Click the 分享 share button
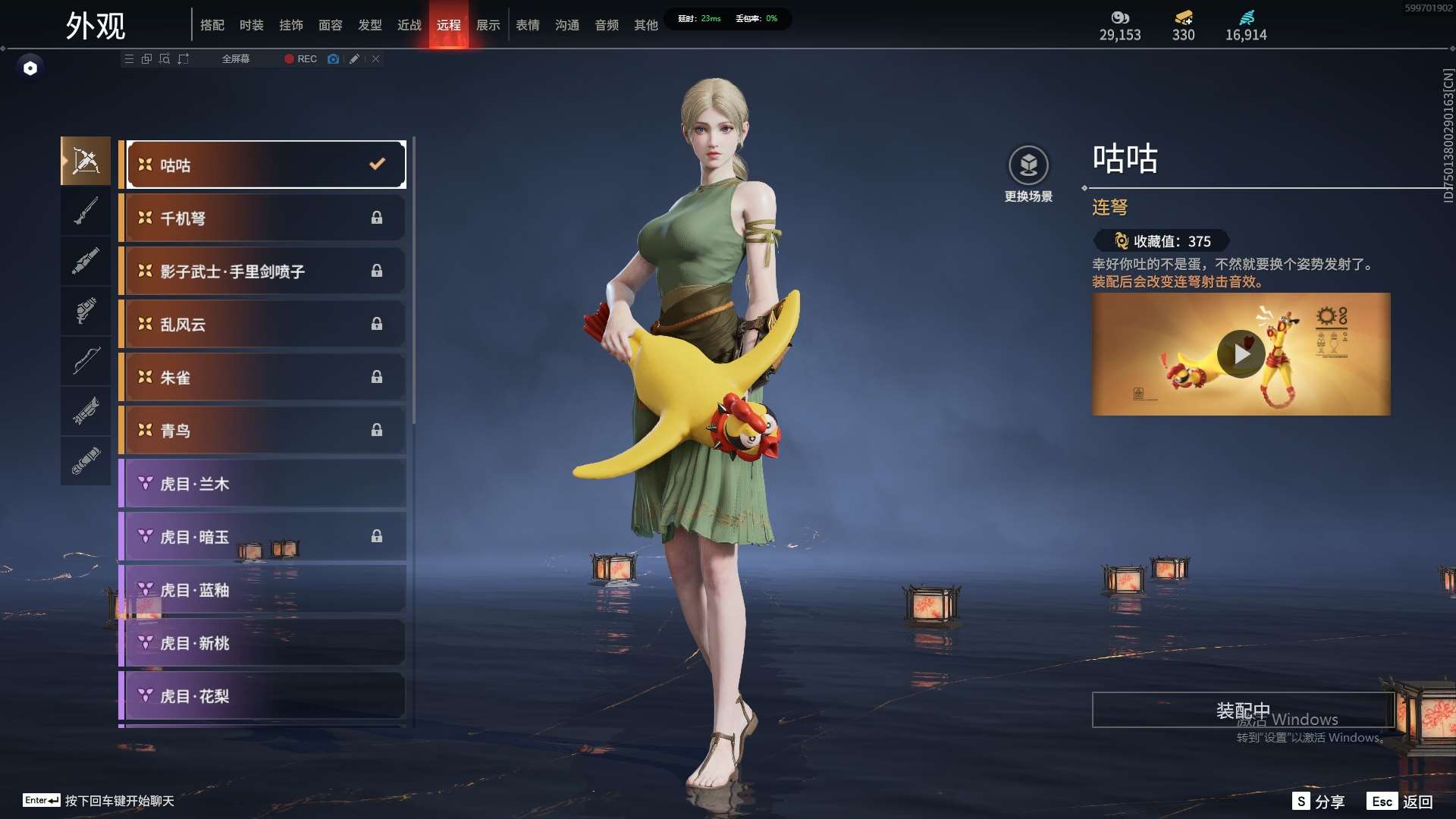This screenshot has width=1456, height=819. 1319,802
